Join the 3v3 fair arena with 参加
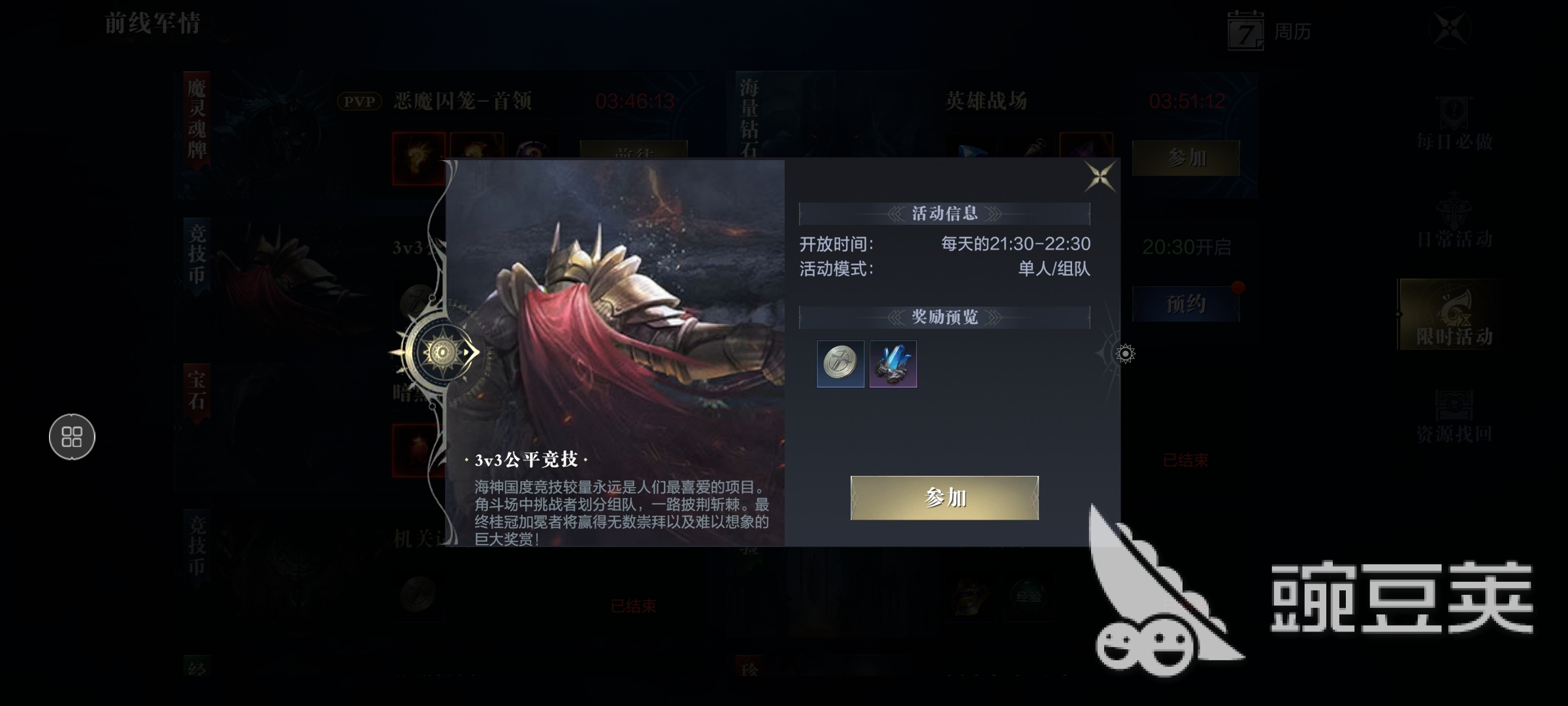1568x706 pixels. point(944,498)
